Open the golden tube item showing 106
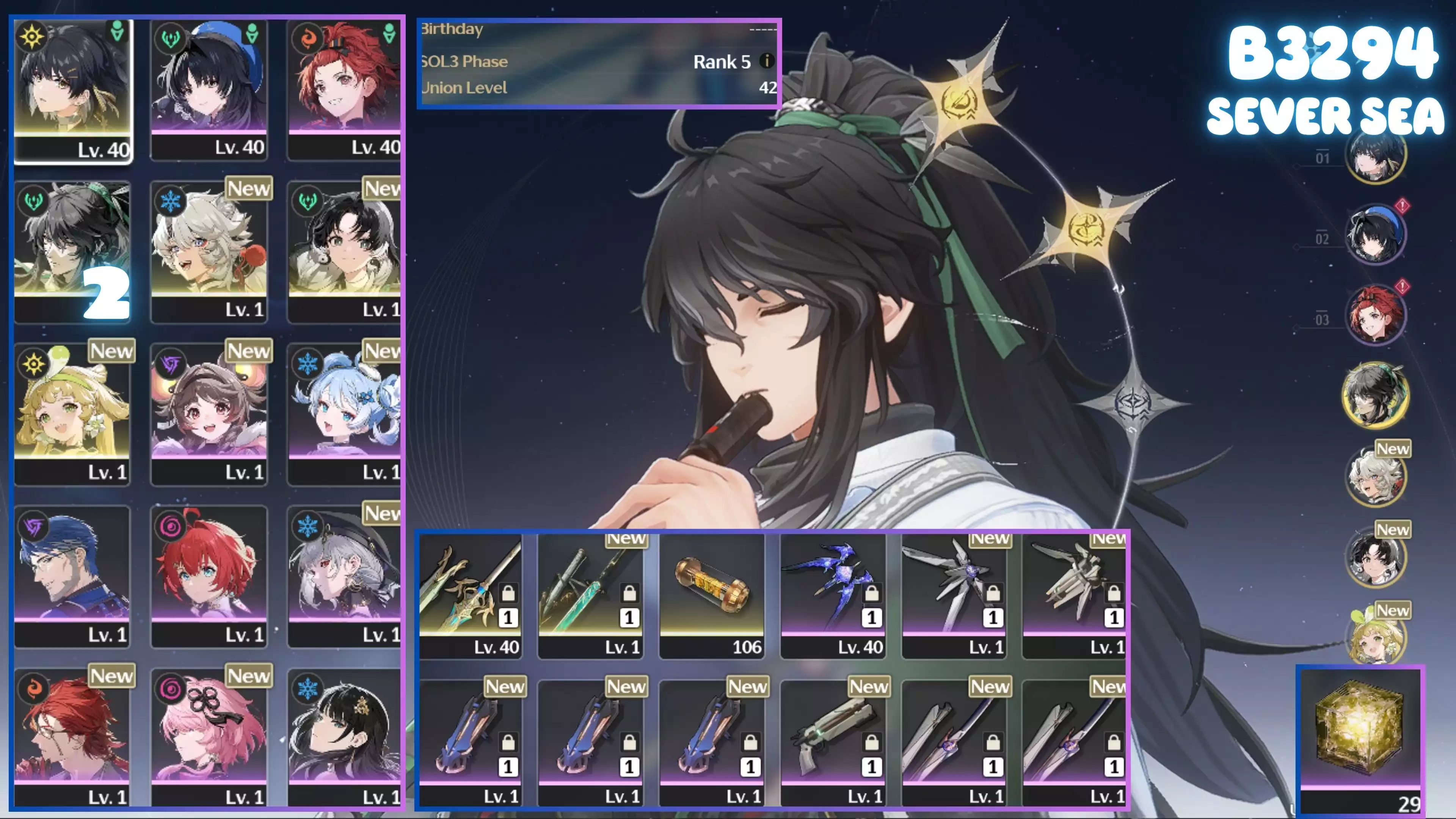Viewport: 1456px width, 819px height. coord(712,595)
